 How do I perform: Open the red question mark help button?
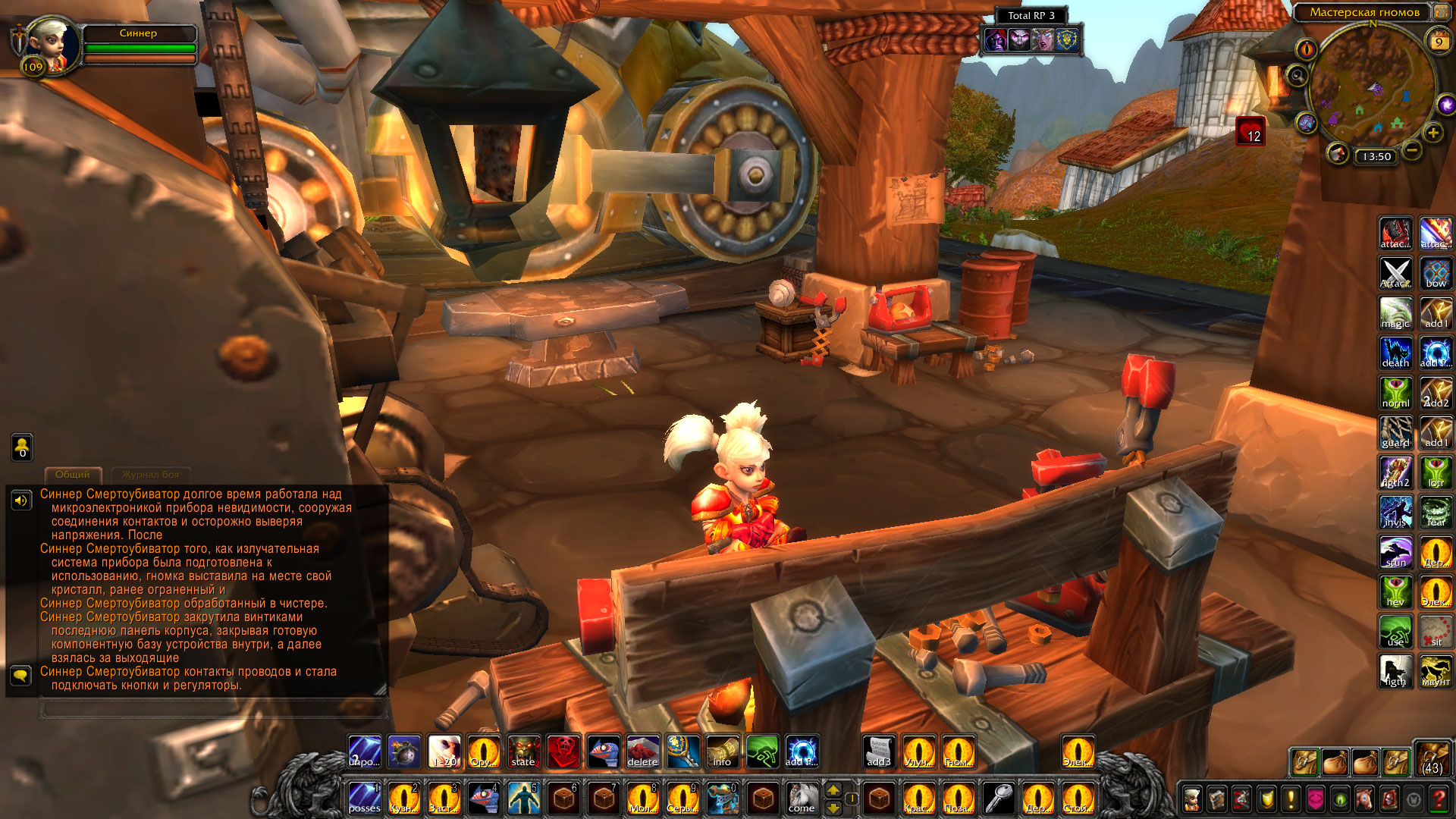[x=1438, y=799]
